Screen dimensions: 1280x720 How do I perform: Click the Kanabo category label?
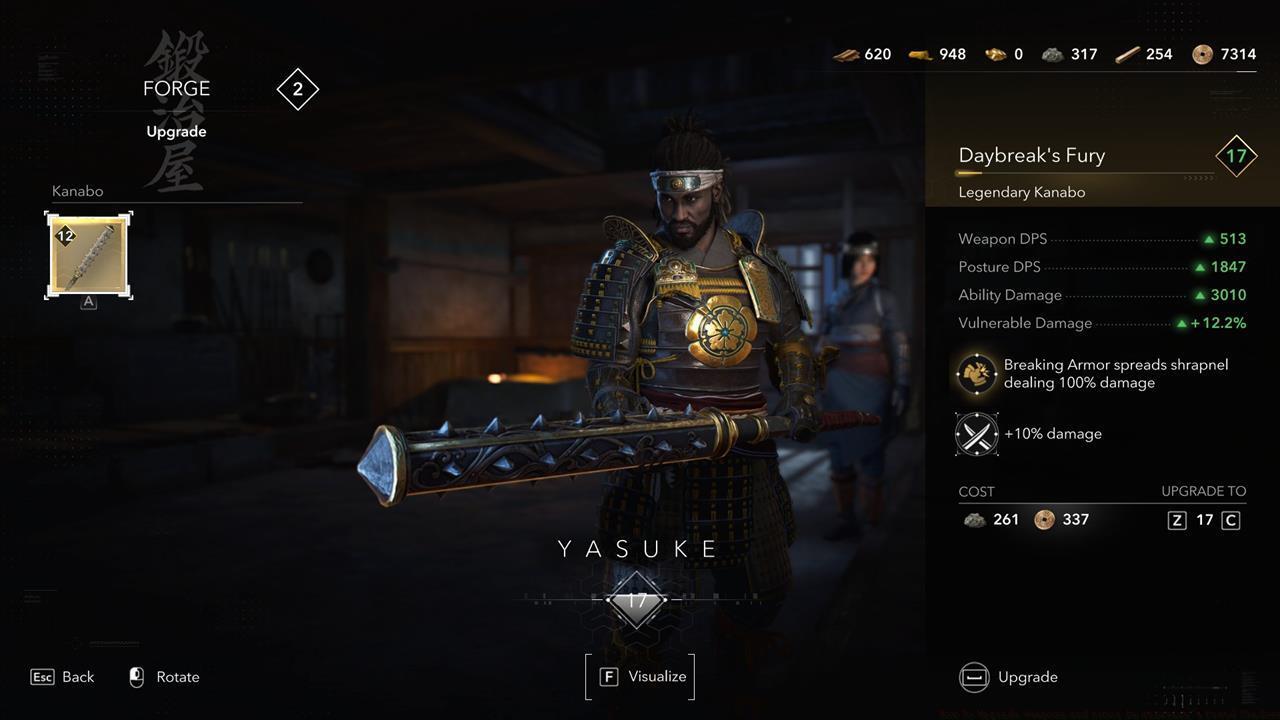(x=78, y=190)
